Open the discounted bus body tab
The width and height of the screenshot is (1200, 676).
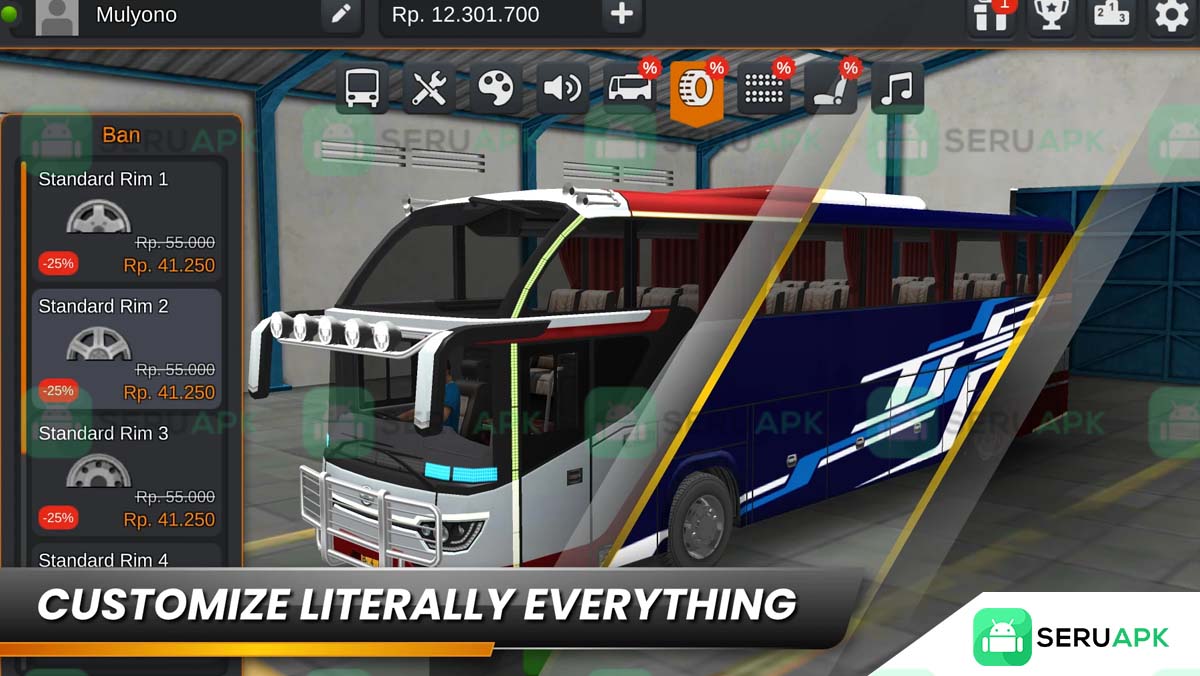[x=630, y=89]
